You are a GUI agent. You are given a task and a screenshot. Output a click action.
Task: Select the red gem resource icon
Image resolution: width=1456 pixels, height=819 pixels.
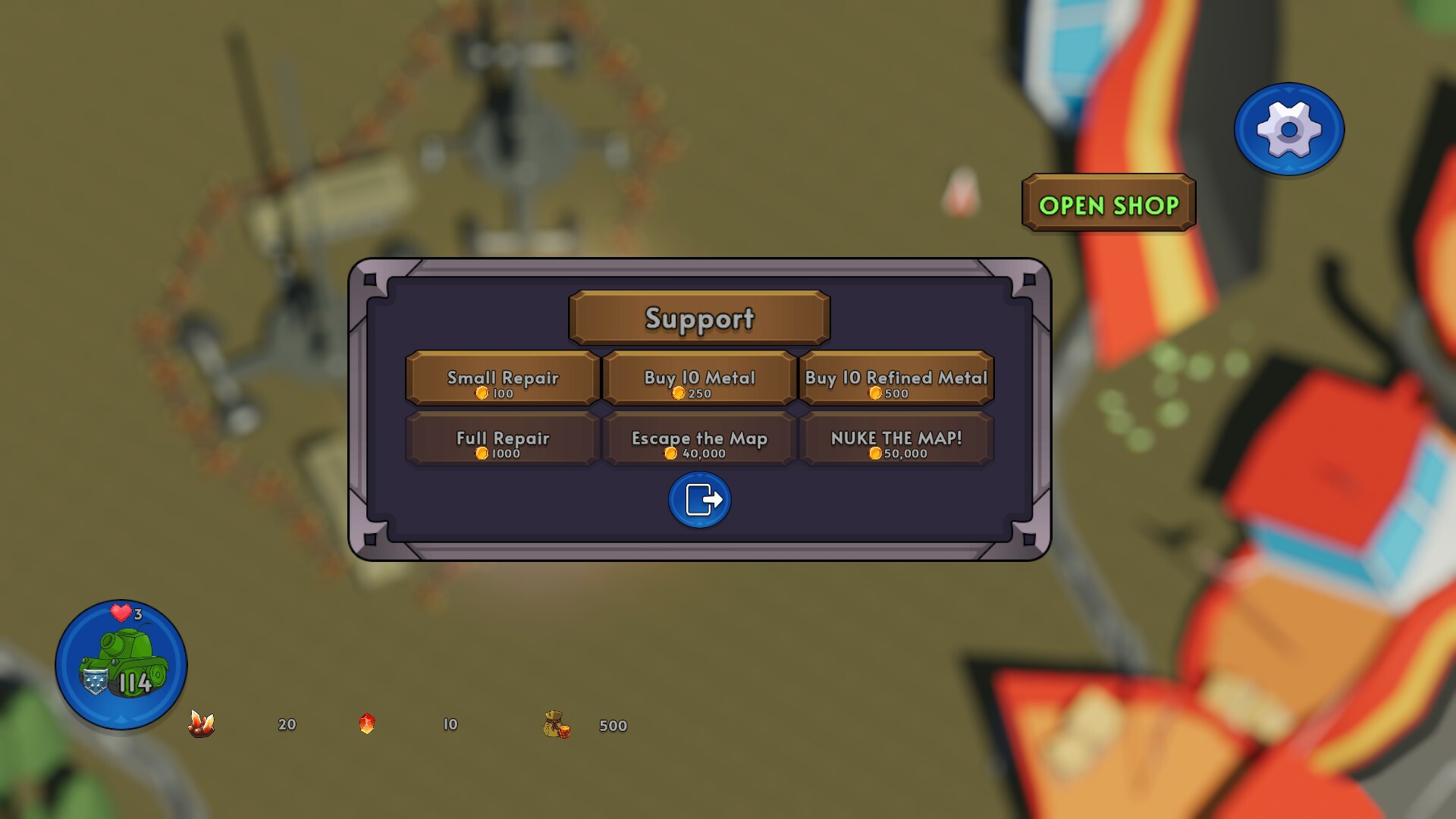pyautogui.click(x=367, y=724)
